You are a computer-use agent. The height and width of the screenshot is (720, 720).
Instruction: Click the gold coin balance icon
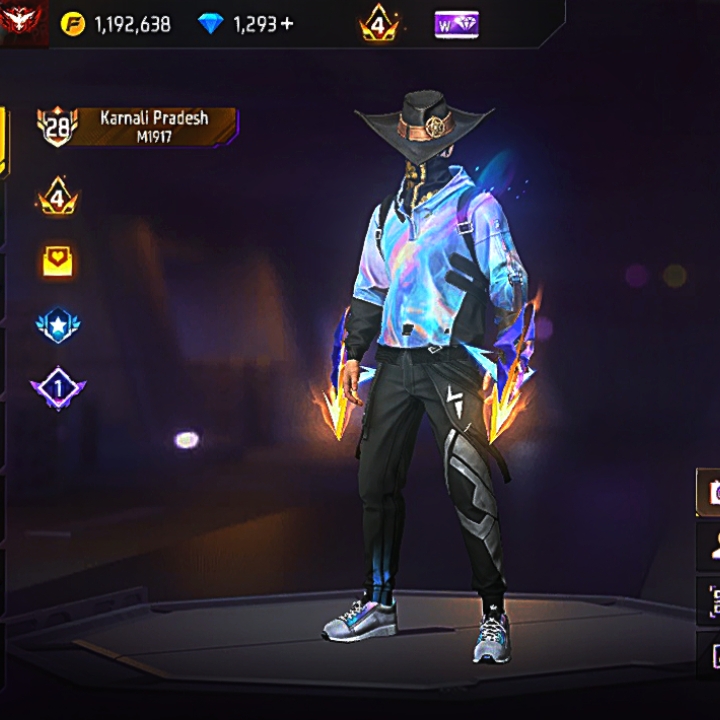[x=73, y=24]
